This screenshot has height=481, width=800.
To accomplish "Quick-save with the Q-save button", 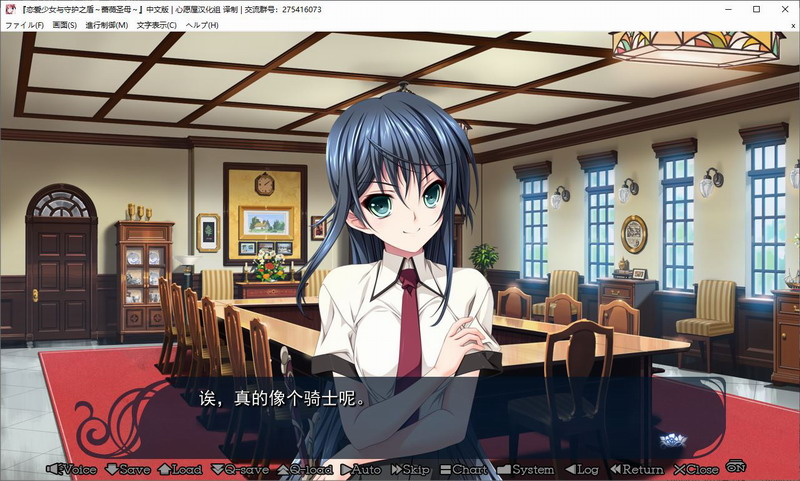I will click(238, 469).
